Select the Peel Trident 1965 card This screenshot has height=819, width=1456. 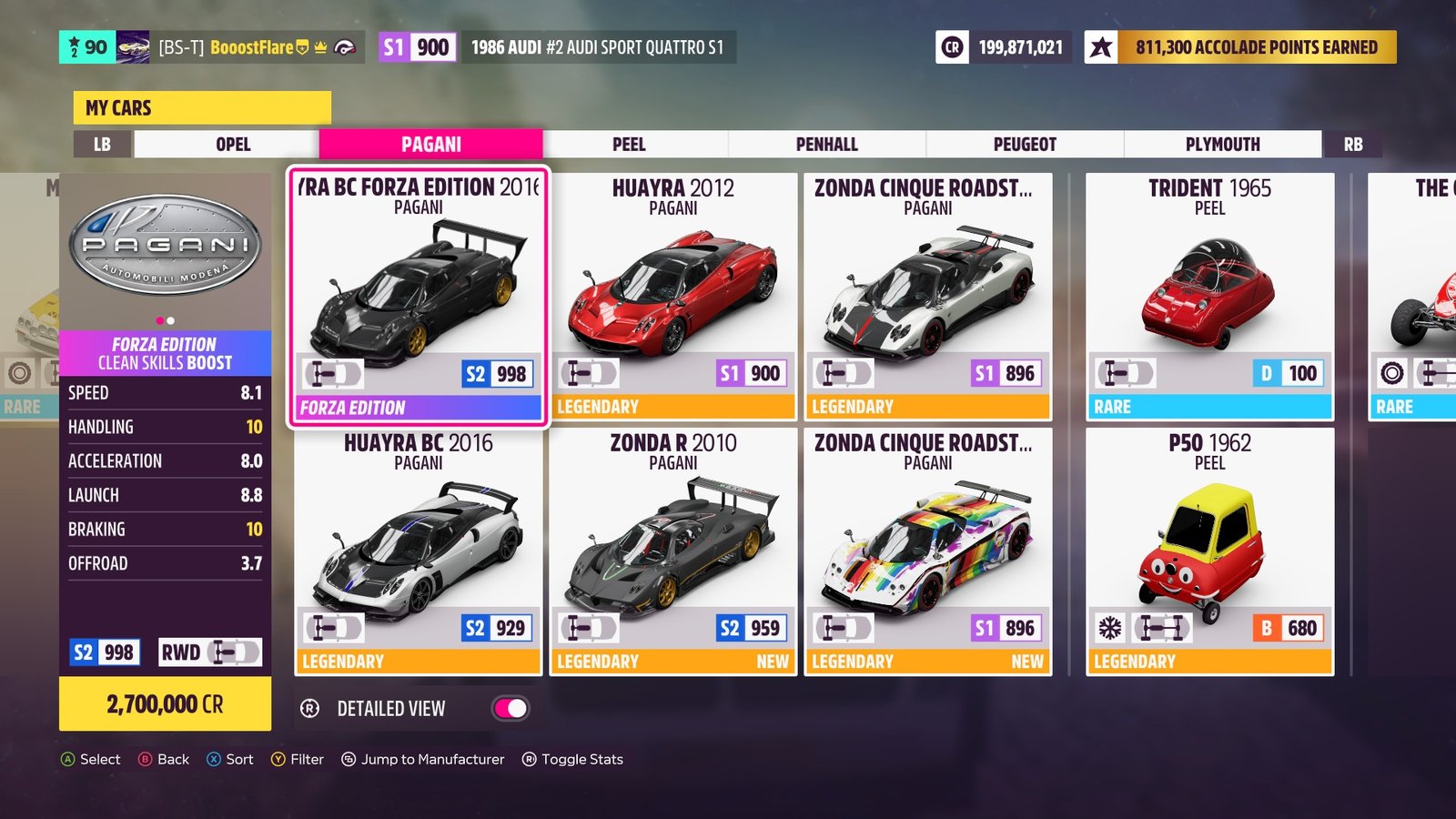[x=1209, y=296]
